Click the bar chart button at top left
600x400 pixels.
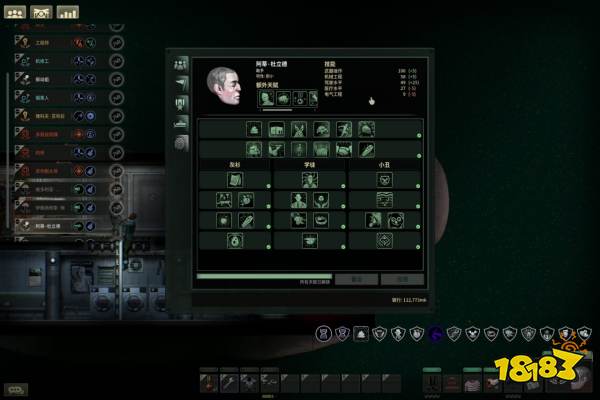point(68,13)
